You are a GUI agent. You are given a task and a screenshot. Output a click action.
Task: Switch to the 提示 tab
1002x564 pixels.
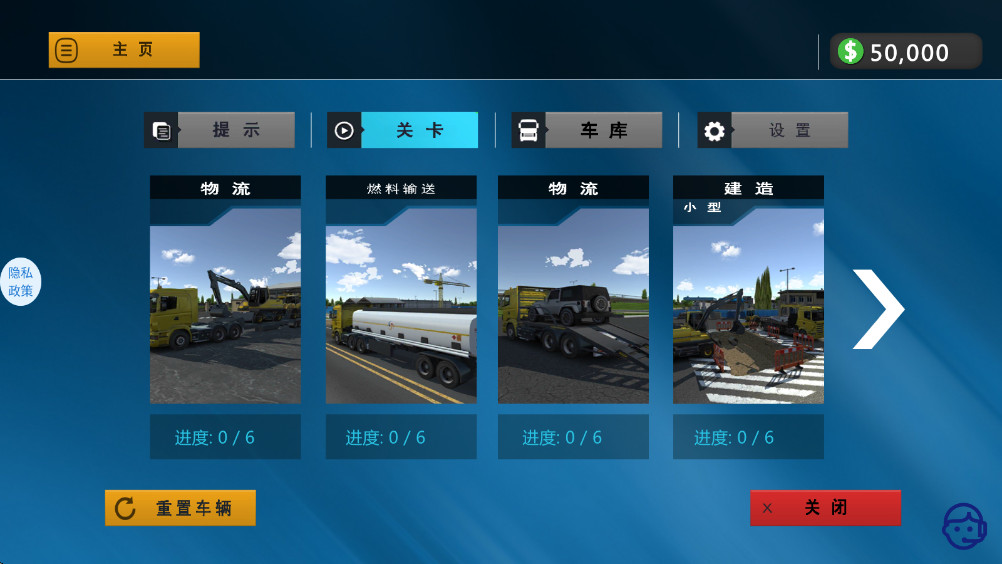tap(220, 130)
